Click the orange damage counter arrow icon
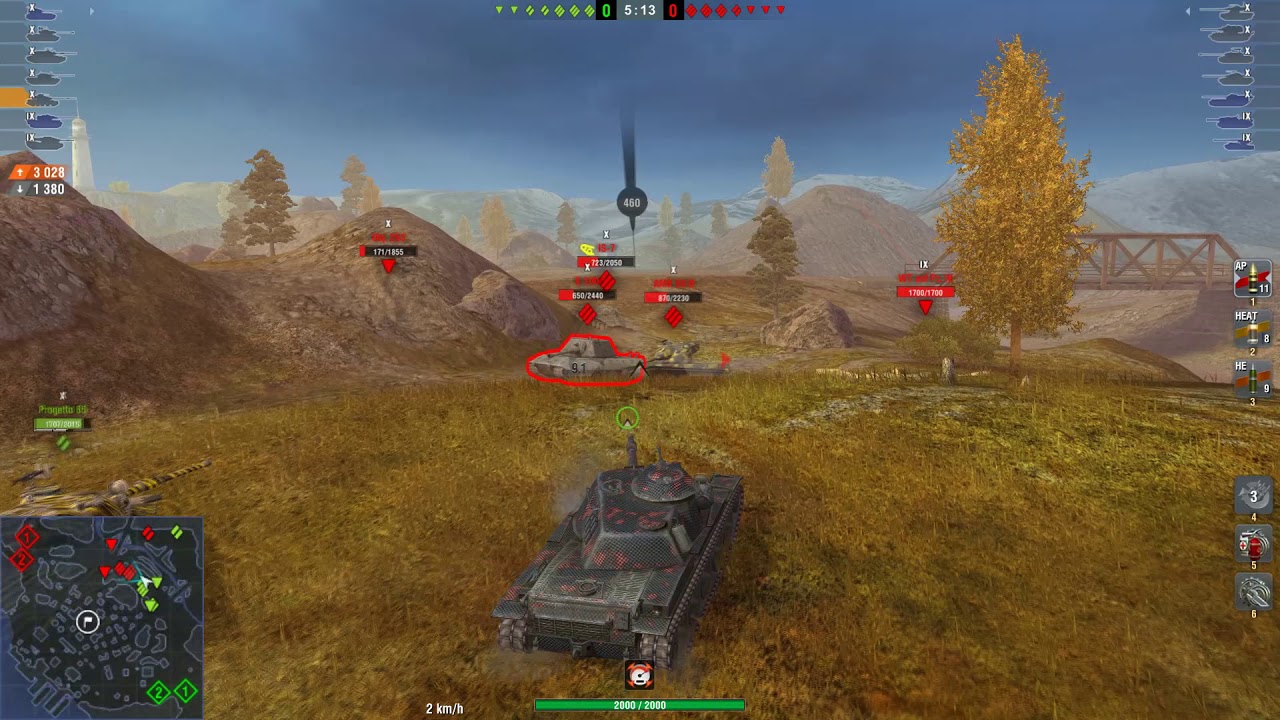The height and width of the screenshot is (720, 1280). [18, 172]
